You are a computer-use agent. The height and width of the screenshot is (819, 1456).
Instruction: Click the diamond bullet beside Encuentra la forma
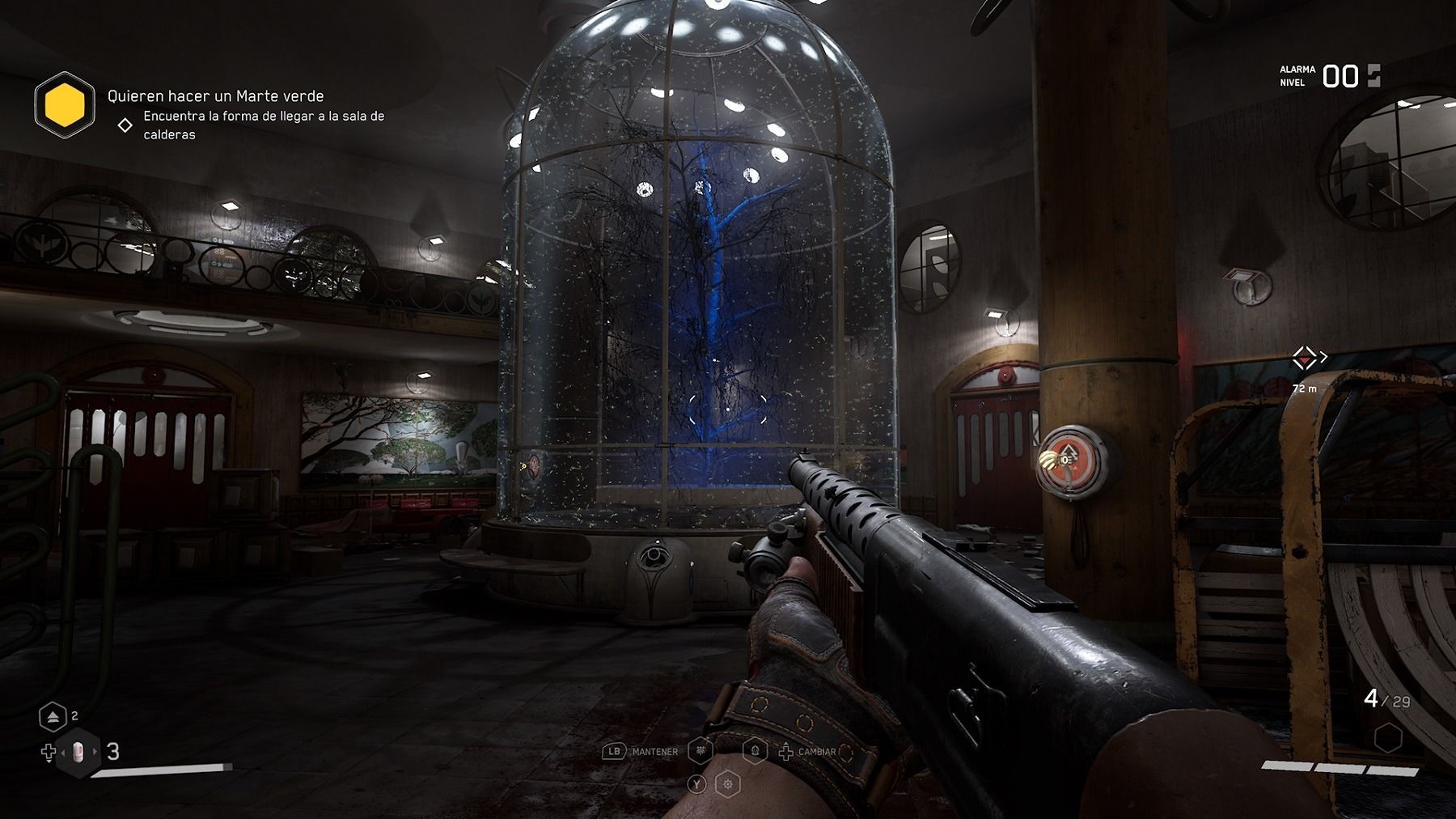pos(125,124)
